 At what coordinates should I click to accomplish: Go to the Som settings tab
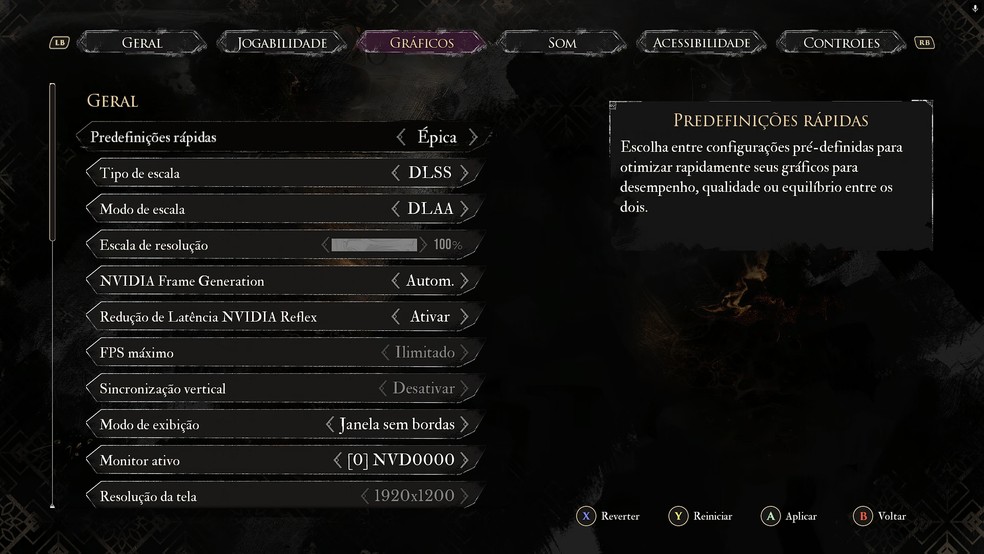click(562, 43)
